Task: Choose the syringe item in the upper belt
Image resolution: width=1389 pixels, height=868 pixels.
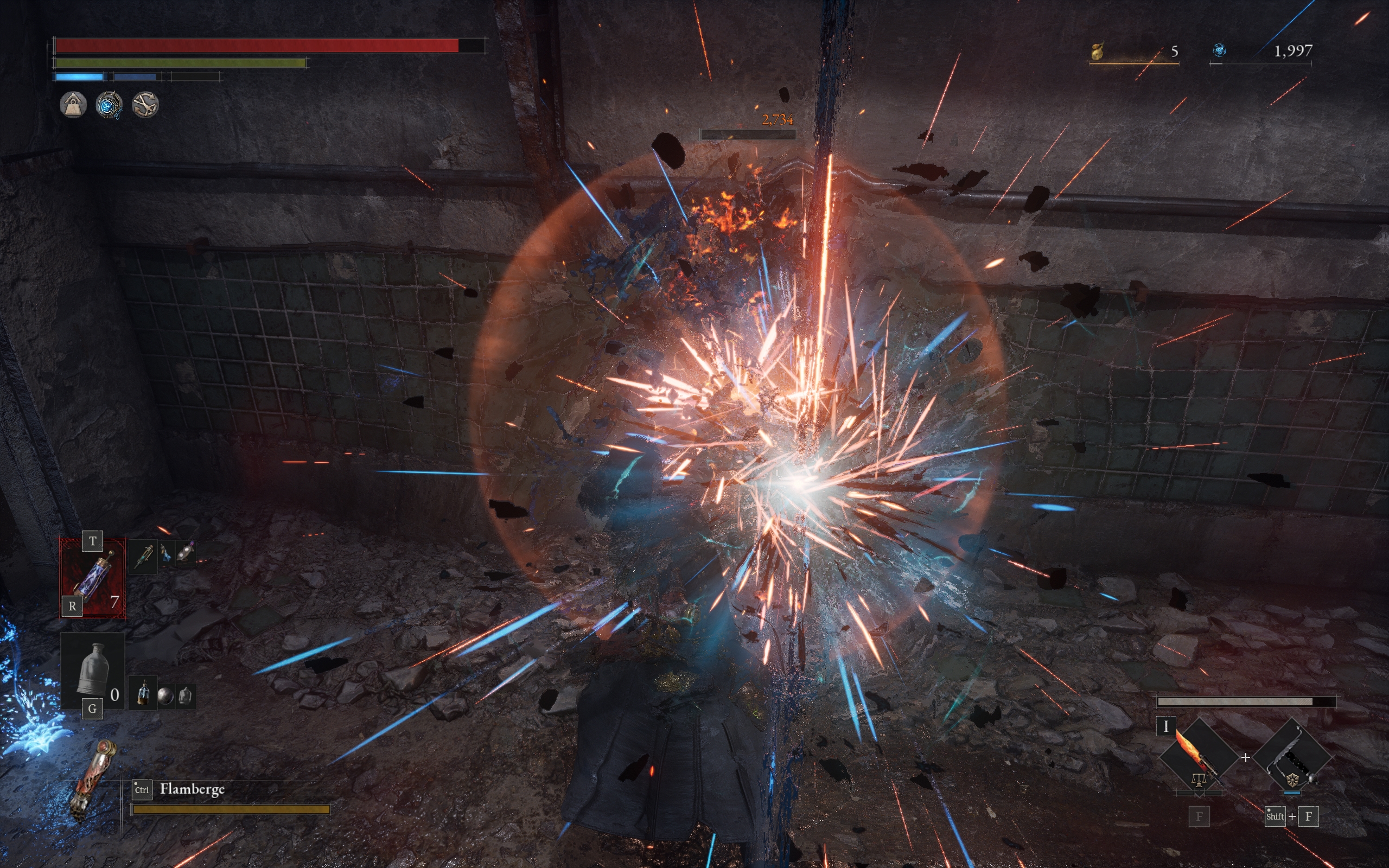Action: tap(143, 556)
